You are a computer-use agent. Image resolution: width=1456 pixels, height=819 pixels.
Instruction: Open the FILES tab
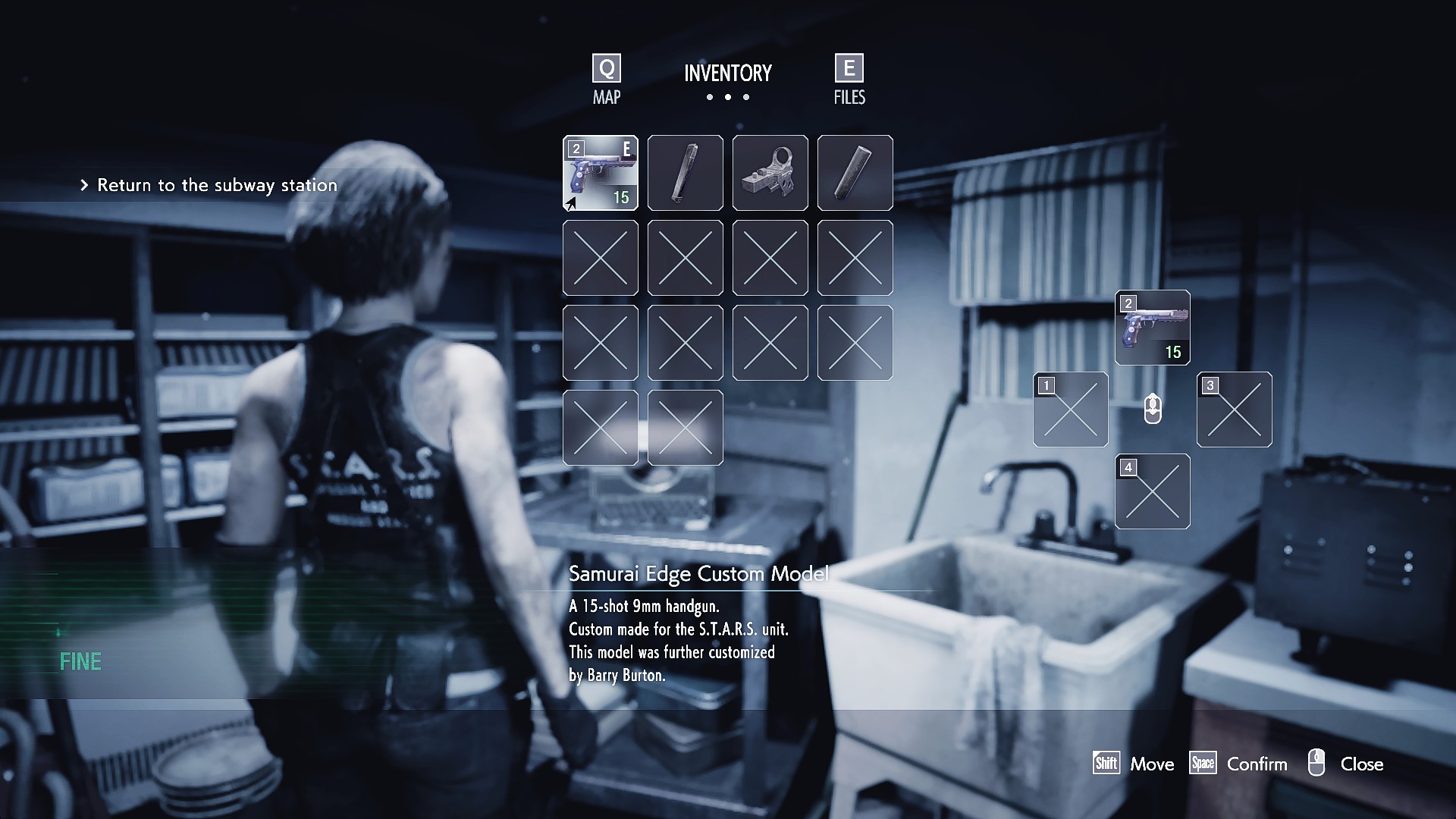[849, 80]
